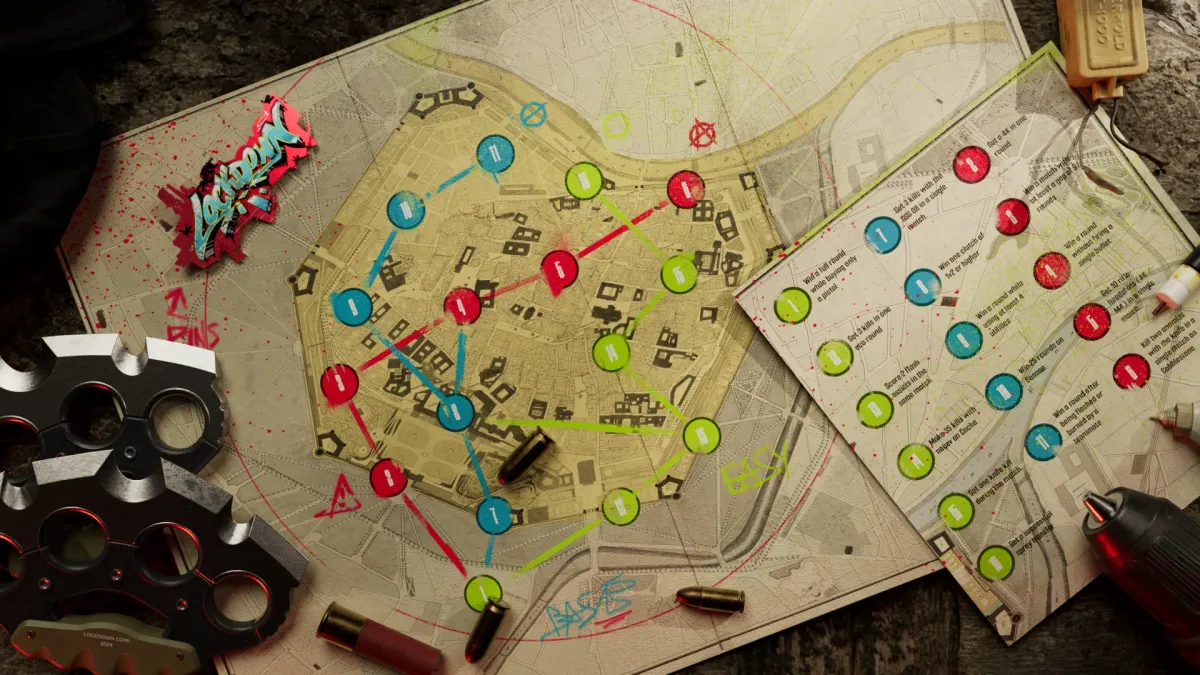
Task: Open the 4K in one round mission
Action: pos(971,165)
